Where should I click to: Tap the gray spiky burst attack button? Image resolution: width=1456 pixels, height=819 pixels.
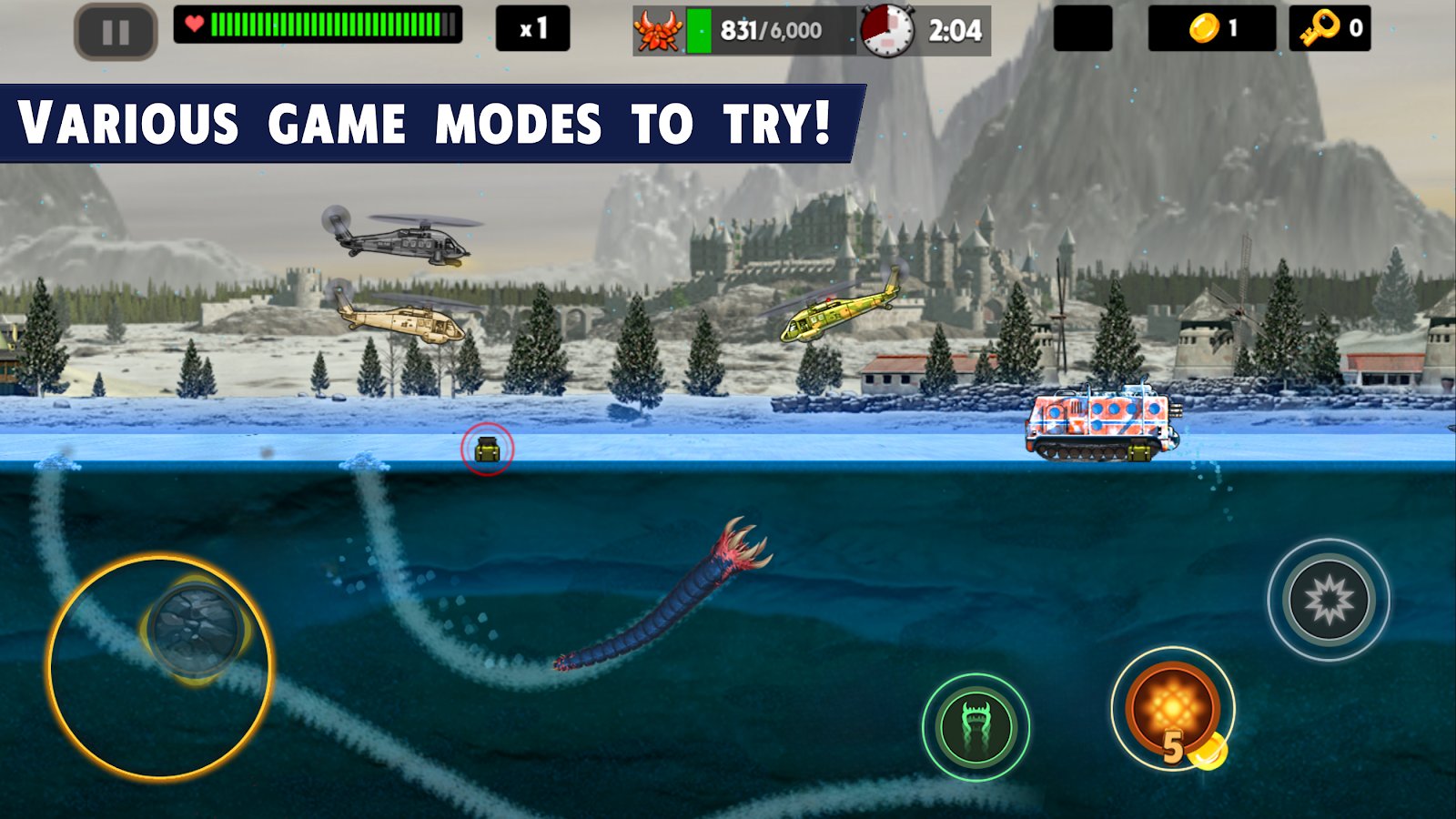1328,600
